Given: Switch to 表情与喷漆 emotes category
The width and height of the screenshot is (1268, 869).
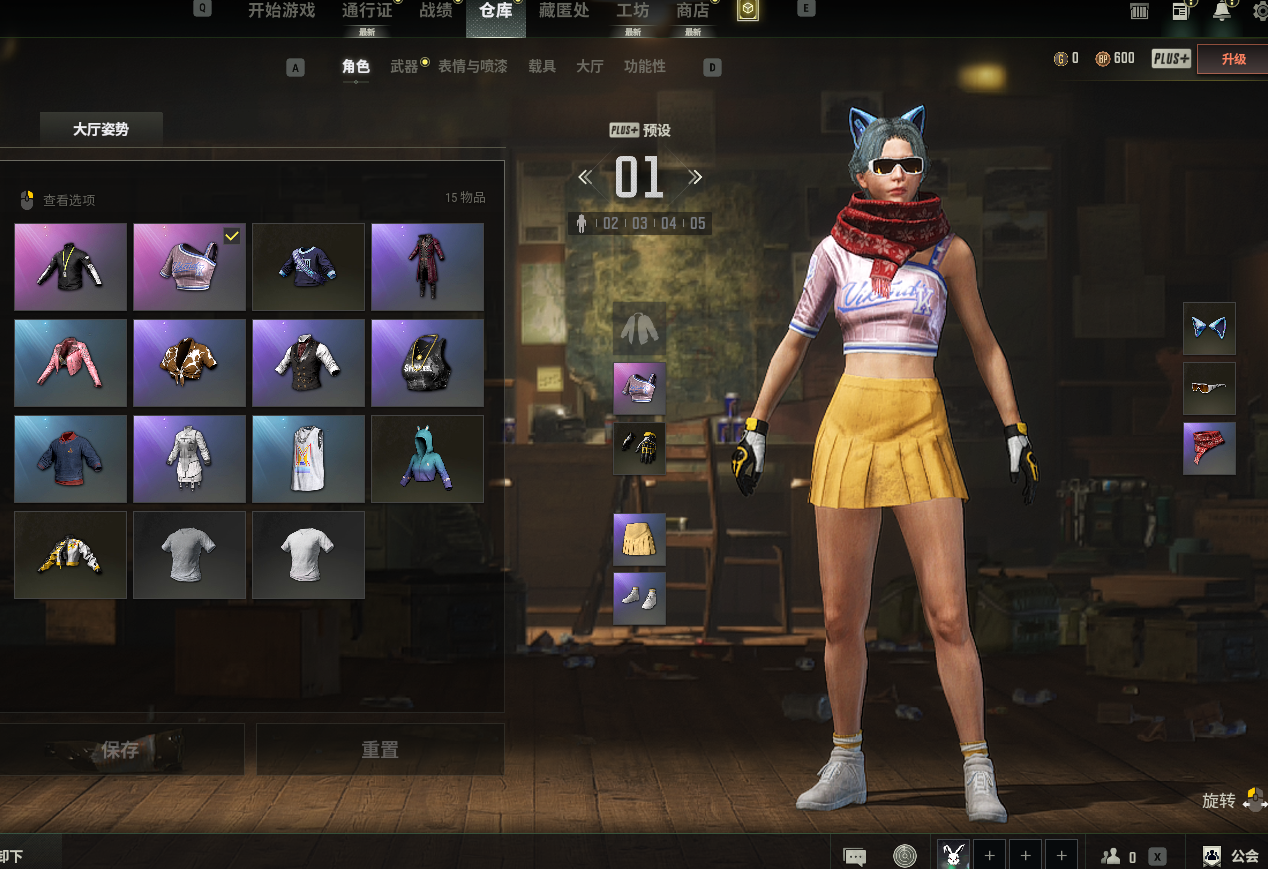Looking at the screenshot, I should [472, 67].
